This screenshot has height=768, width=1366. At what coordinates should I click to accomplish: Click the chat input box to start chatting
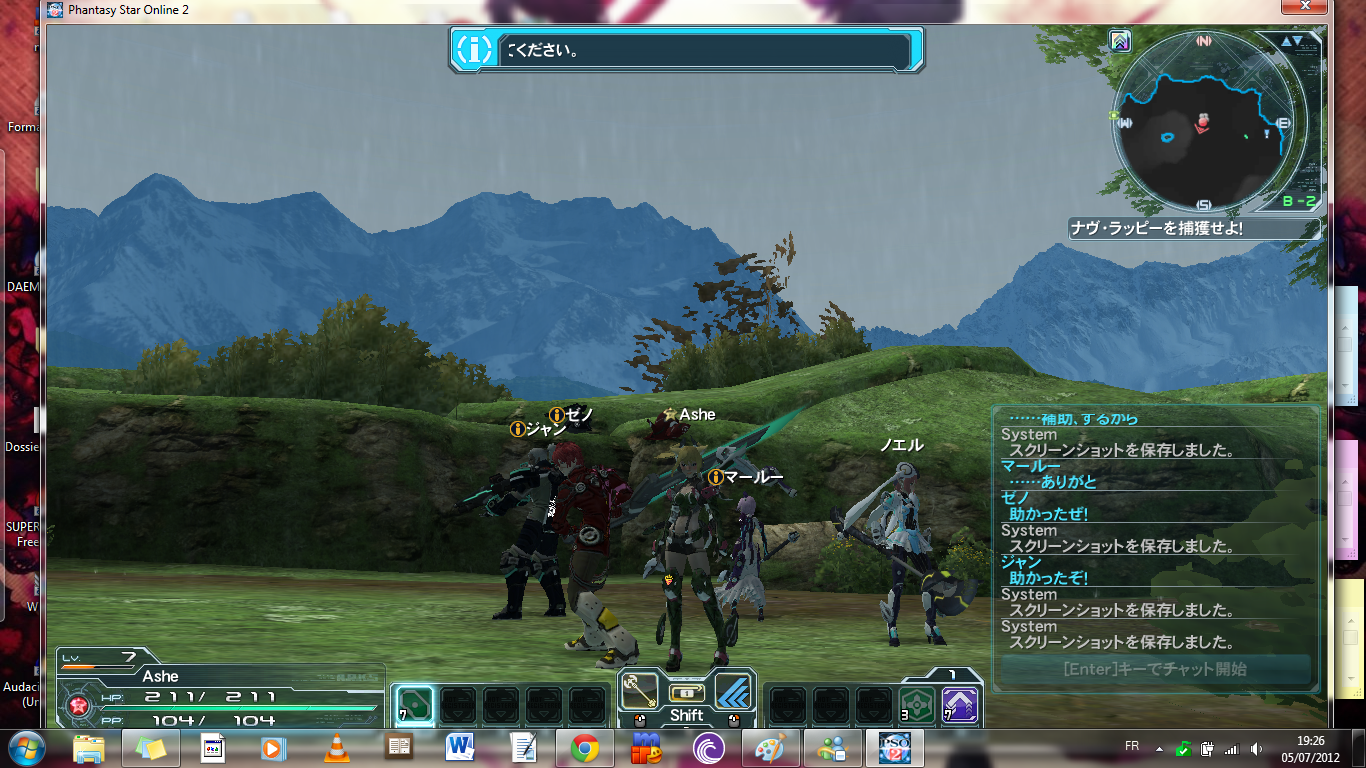(1155, 669)
